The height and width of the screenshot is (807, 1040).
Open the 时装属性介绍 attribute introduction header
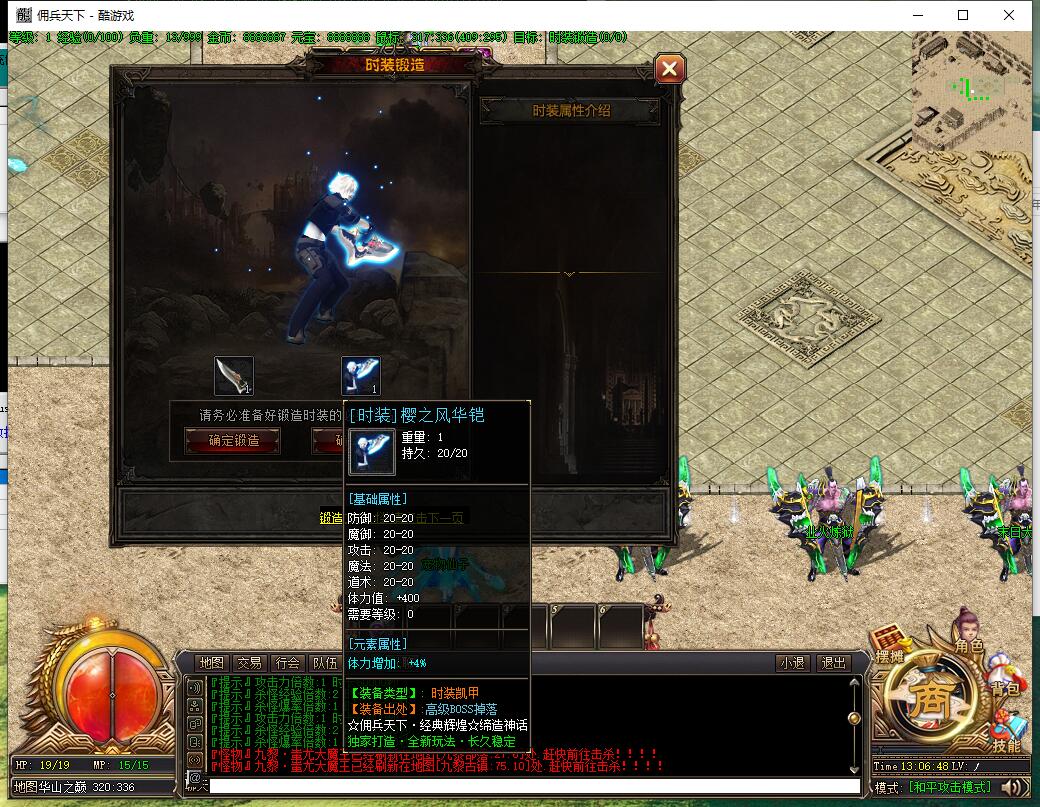(x=570, y=111)
